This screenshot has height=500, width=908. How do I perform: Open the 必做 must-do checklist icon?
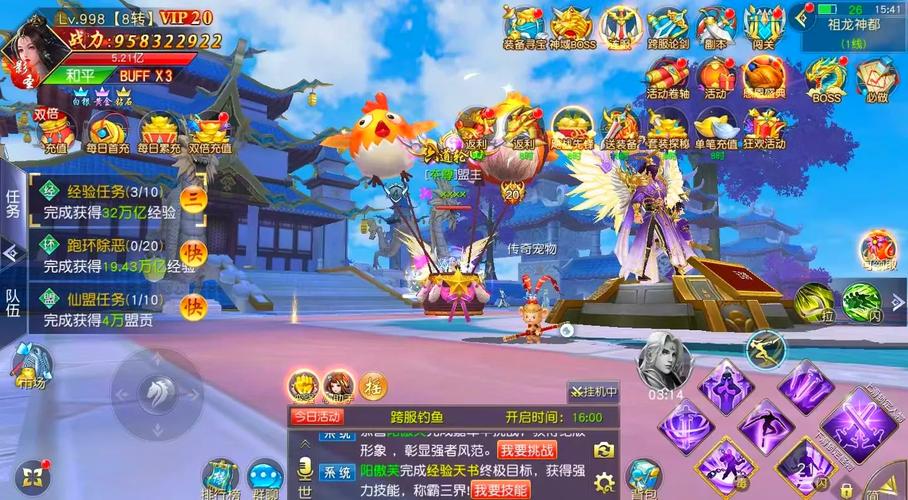877,79
